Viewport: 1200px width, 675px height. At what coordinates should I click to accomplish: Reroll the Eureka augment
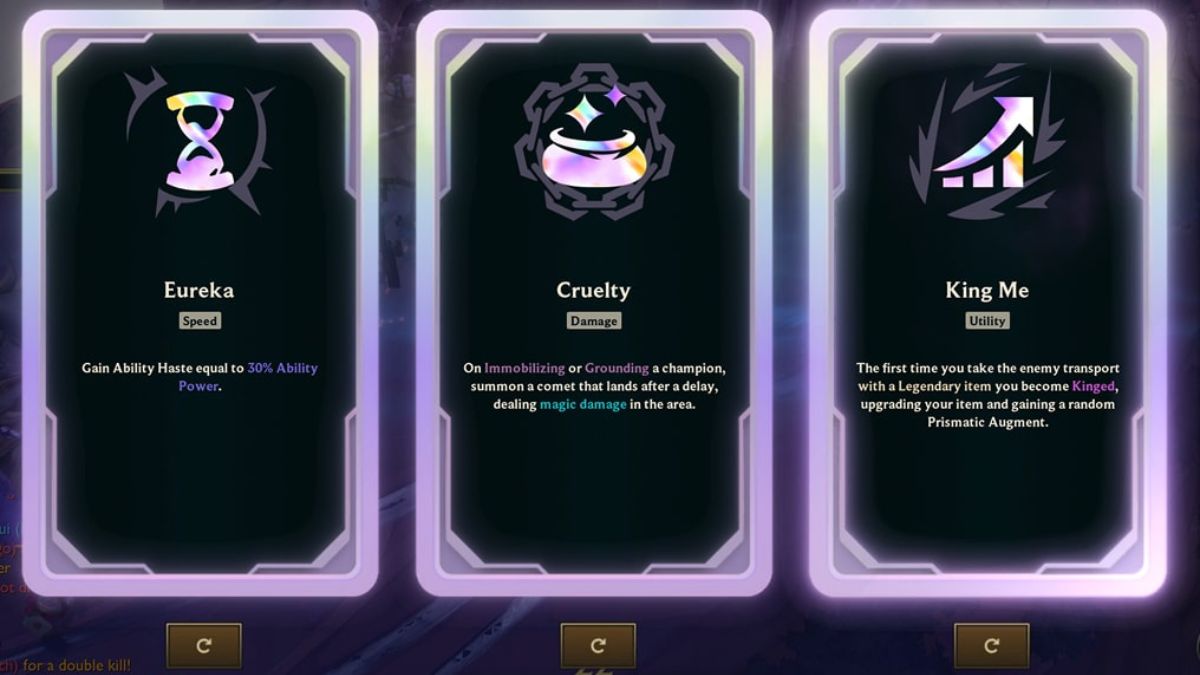coord(204,645)
